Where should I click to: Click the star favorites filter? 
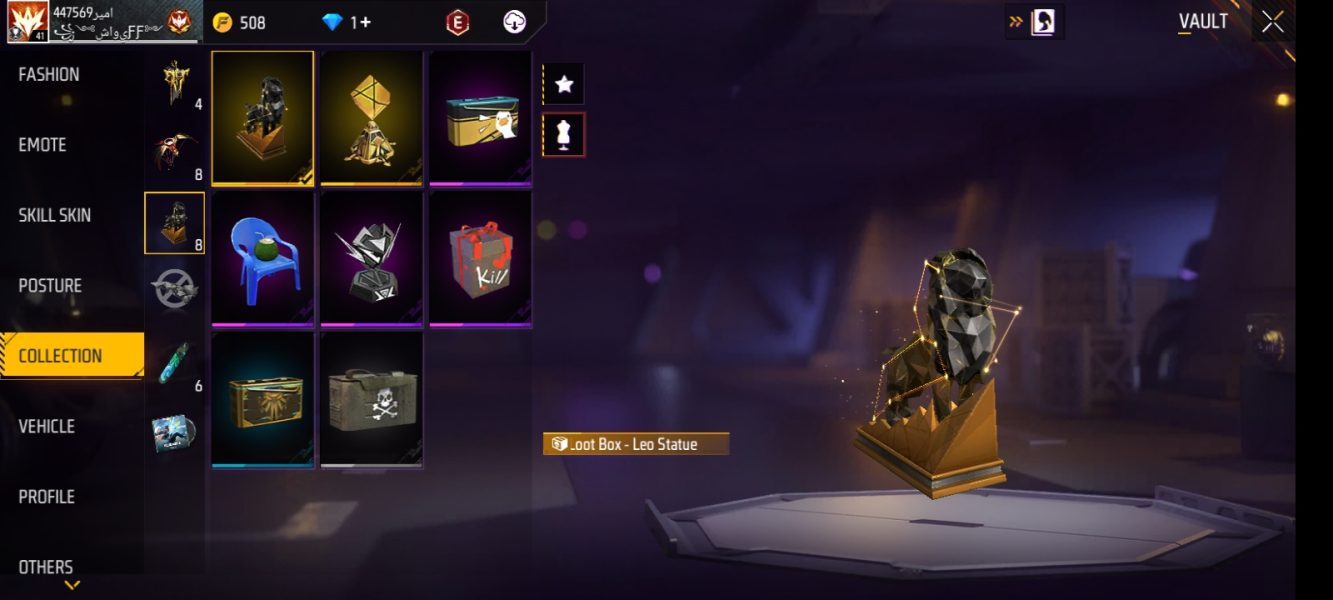click(564, 84)
